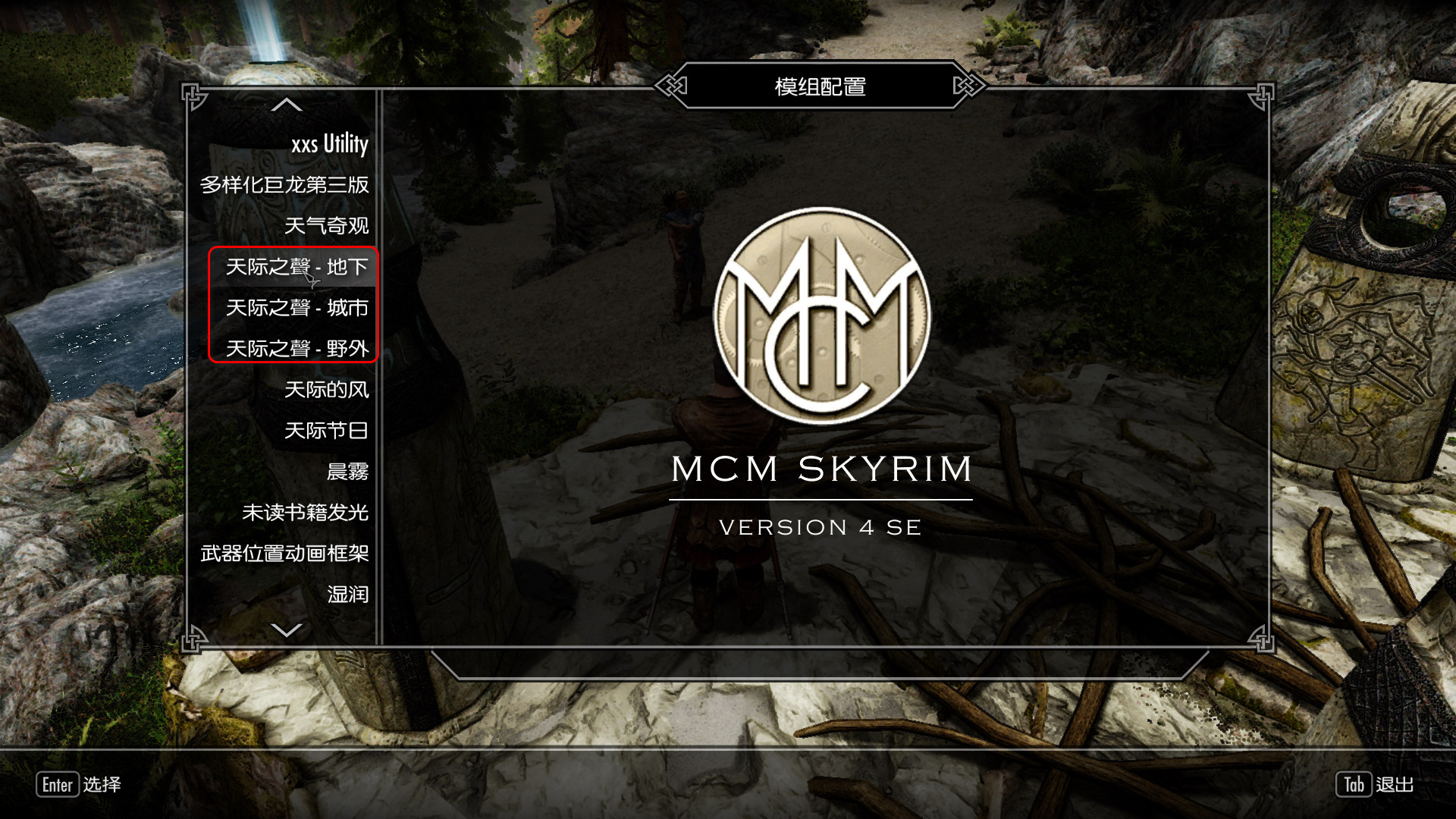The height and width of the screenshot is (819, 1456).
Task: Select 多样化巨龙第三版 in the mod list
Action: pyautogui.click(x=284, y=185)
